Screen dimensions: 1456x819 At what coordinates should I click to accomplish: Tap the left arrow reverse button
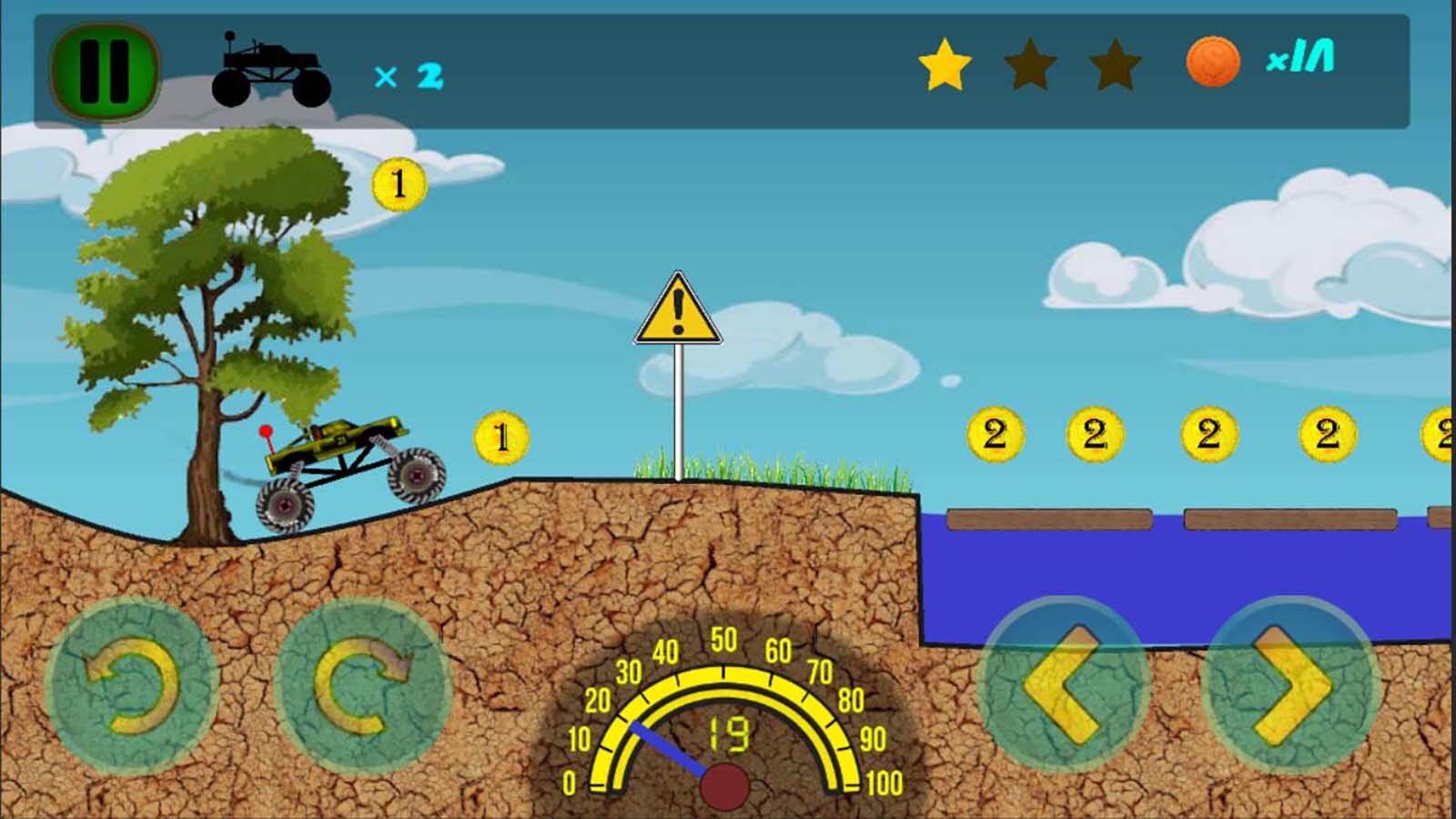[1064, 684]
